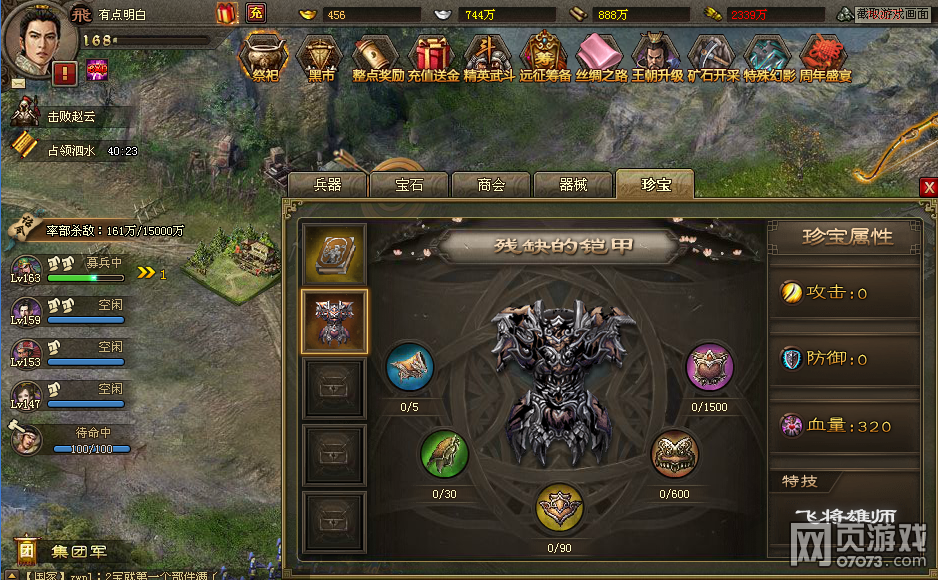Select the armor treasure slot in sidebar
938x580 pixels.
335,323
